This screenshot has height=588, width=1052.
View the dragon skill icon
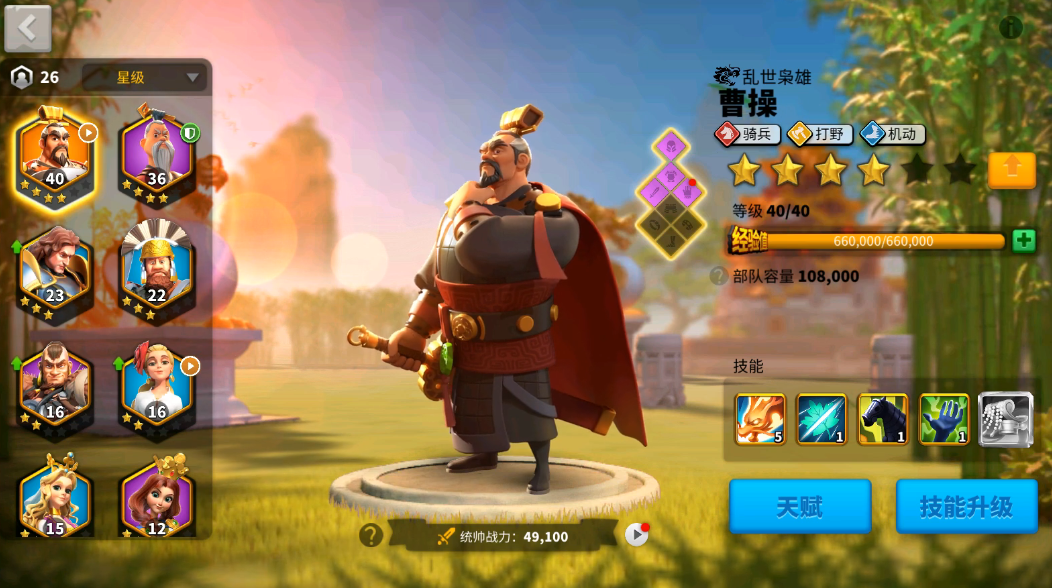760,418
